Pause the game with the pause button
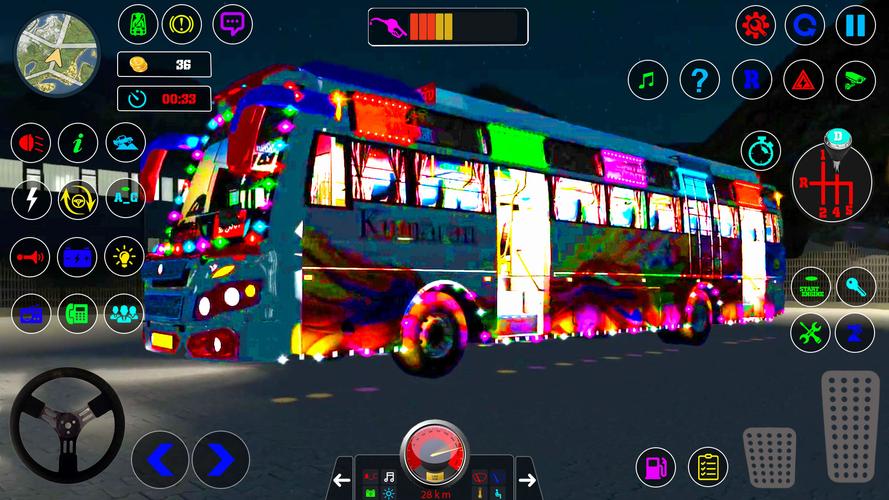Screen dimensions: 889x500 (855, 25)
